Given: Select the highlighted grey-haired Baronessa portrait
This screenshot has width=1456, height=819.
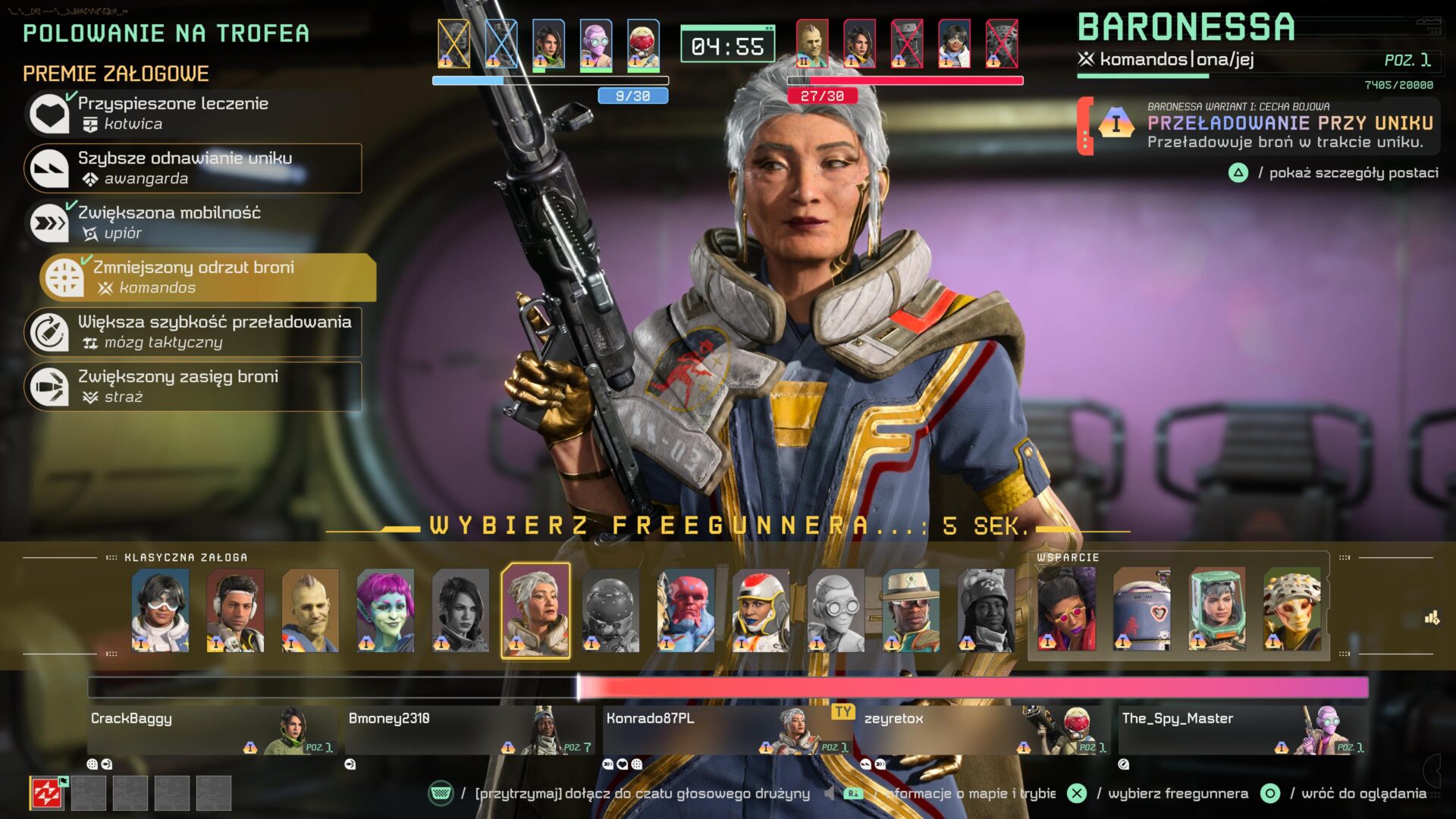Looking at the screenshot, I should (535, 610).
